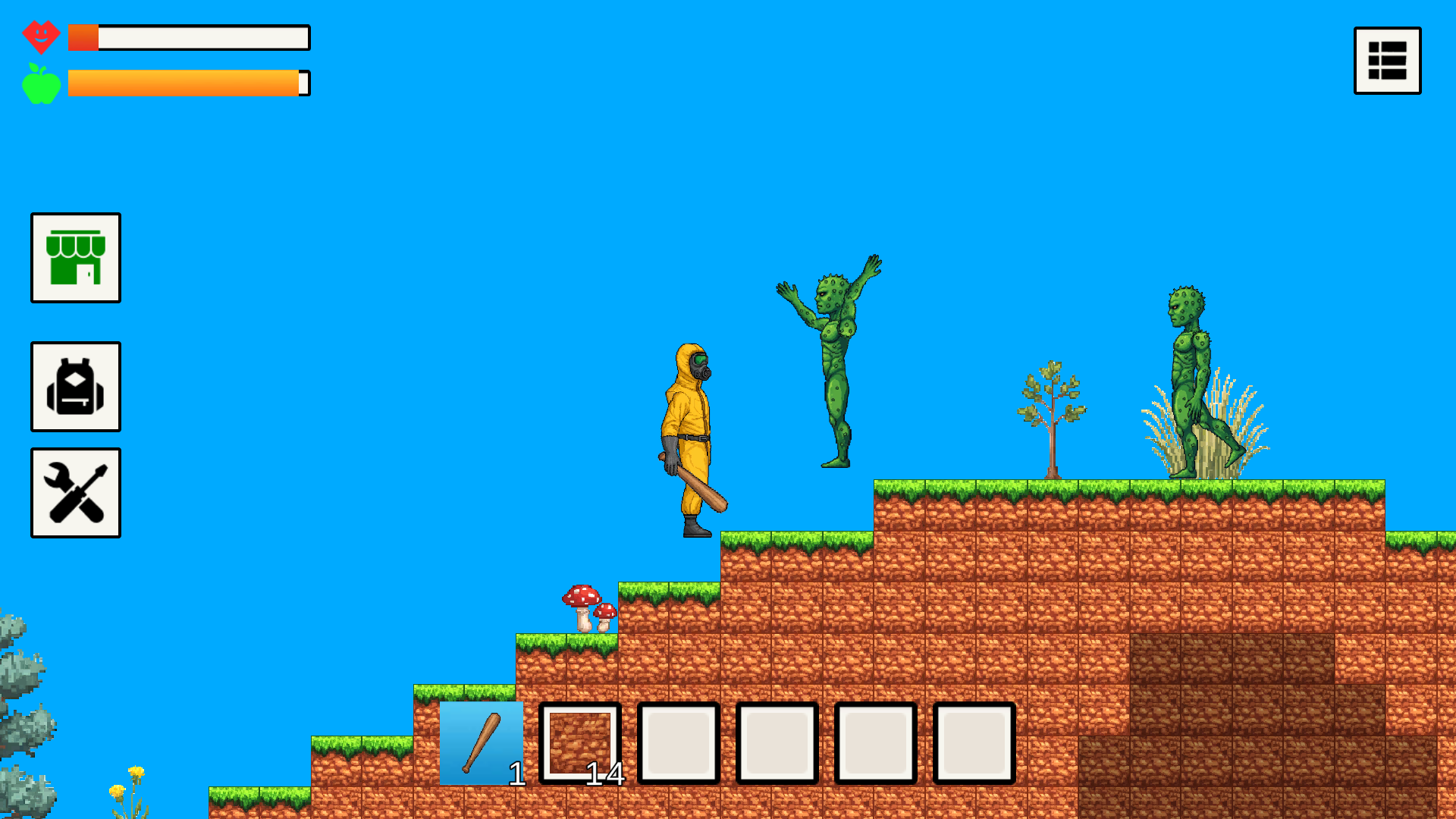Open the pause menu via list icon
The width and height of the screenshot is (1456, 819).
click(1387, 61)
